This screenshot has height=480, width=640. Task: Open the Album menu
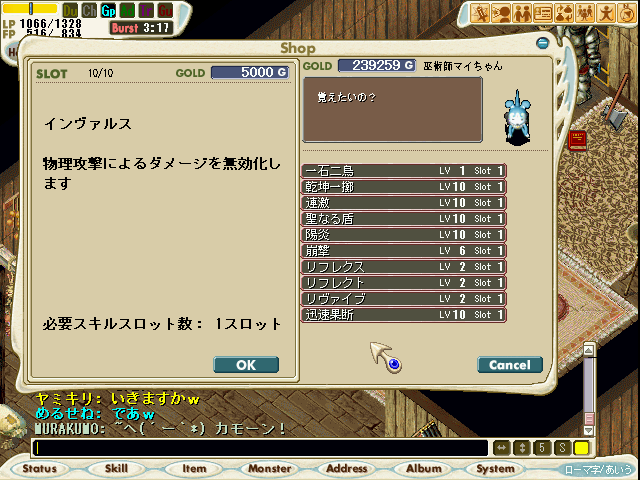[x=424, y=468]
